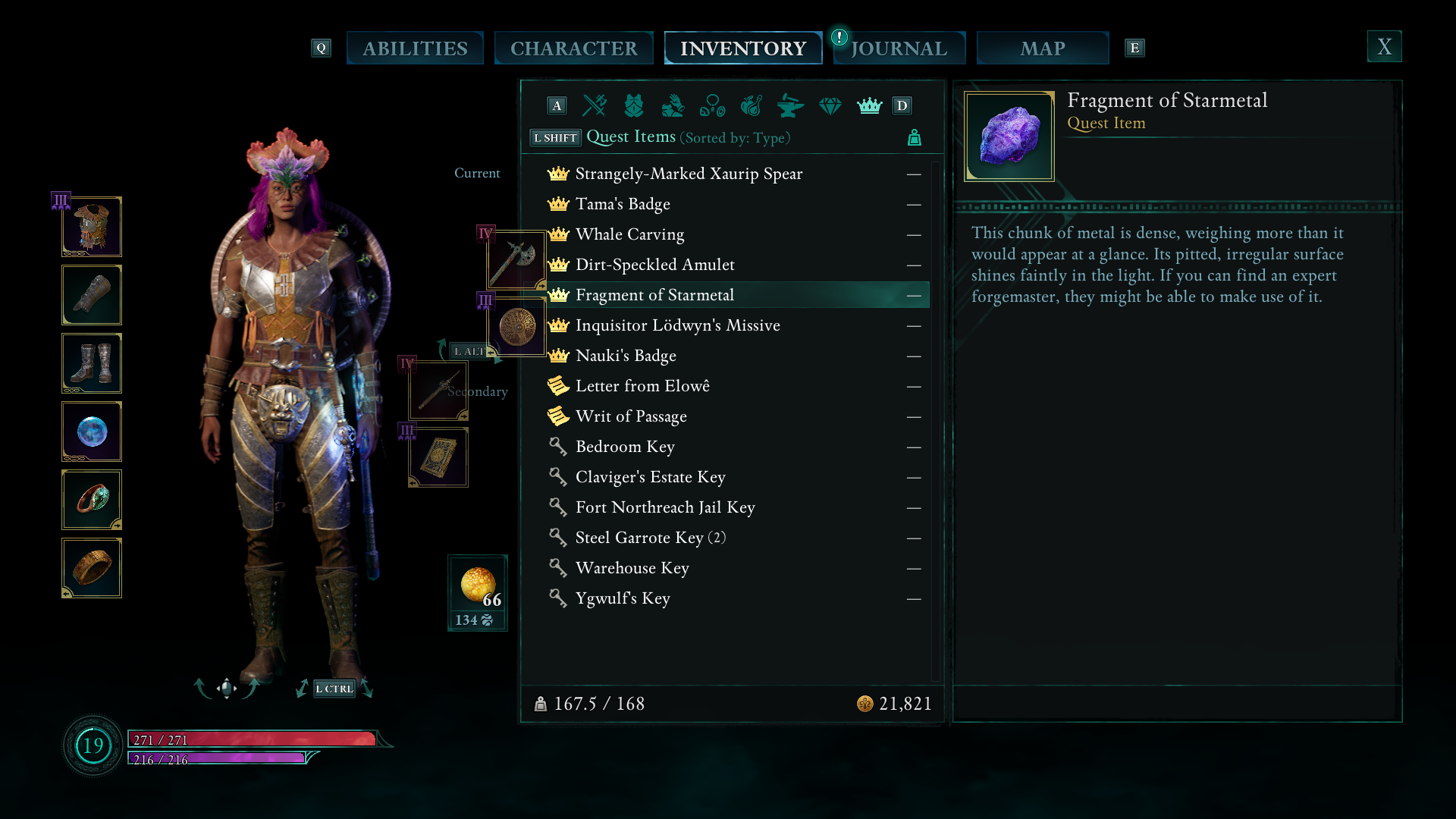Screen dimensions: 1456x819
Task: Sort items by weight icon
Action: (914, 138)
